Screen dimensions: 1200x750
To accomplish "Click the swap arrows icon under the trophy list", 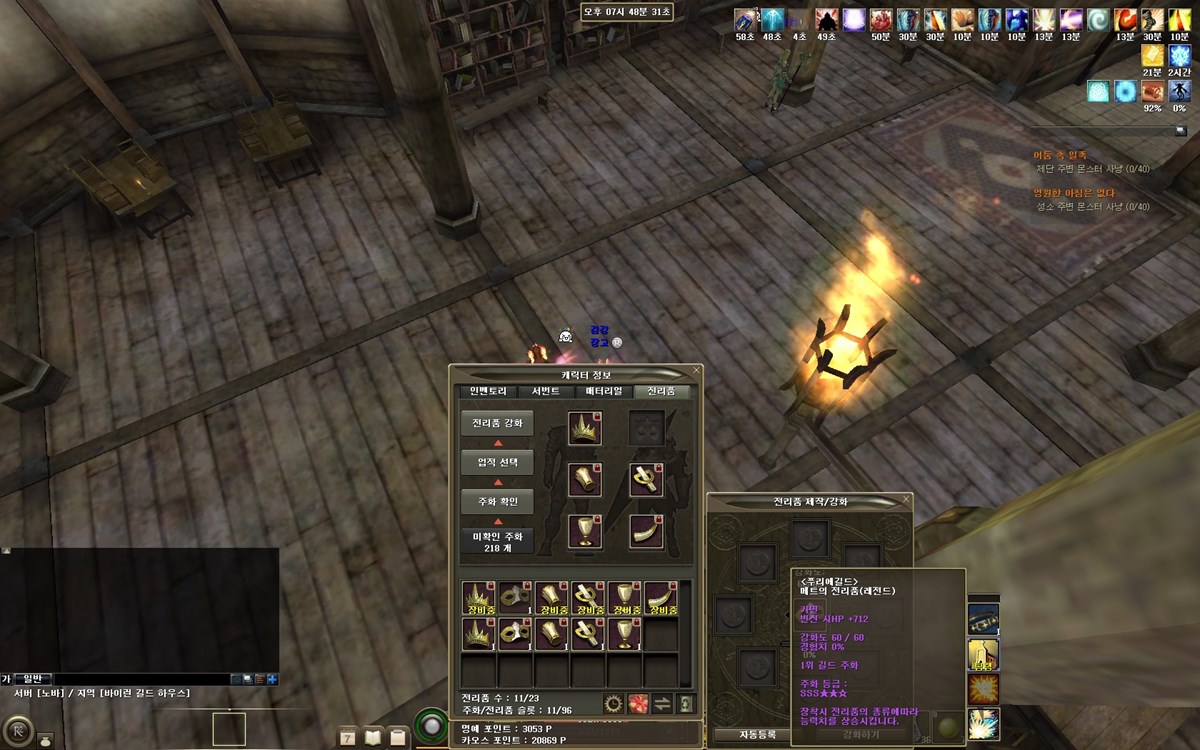I will click(x=662, y=703).
